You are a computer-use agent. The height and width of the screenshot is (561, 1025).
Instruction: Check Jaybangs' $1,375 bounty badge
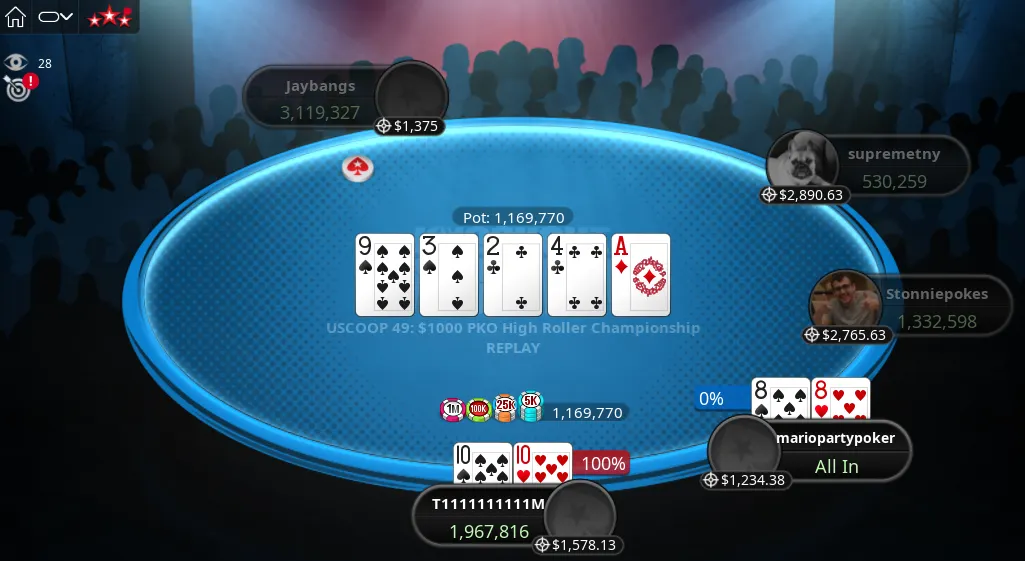click(x=408, y=126)
